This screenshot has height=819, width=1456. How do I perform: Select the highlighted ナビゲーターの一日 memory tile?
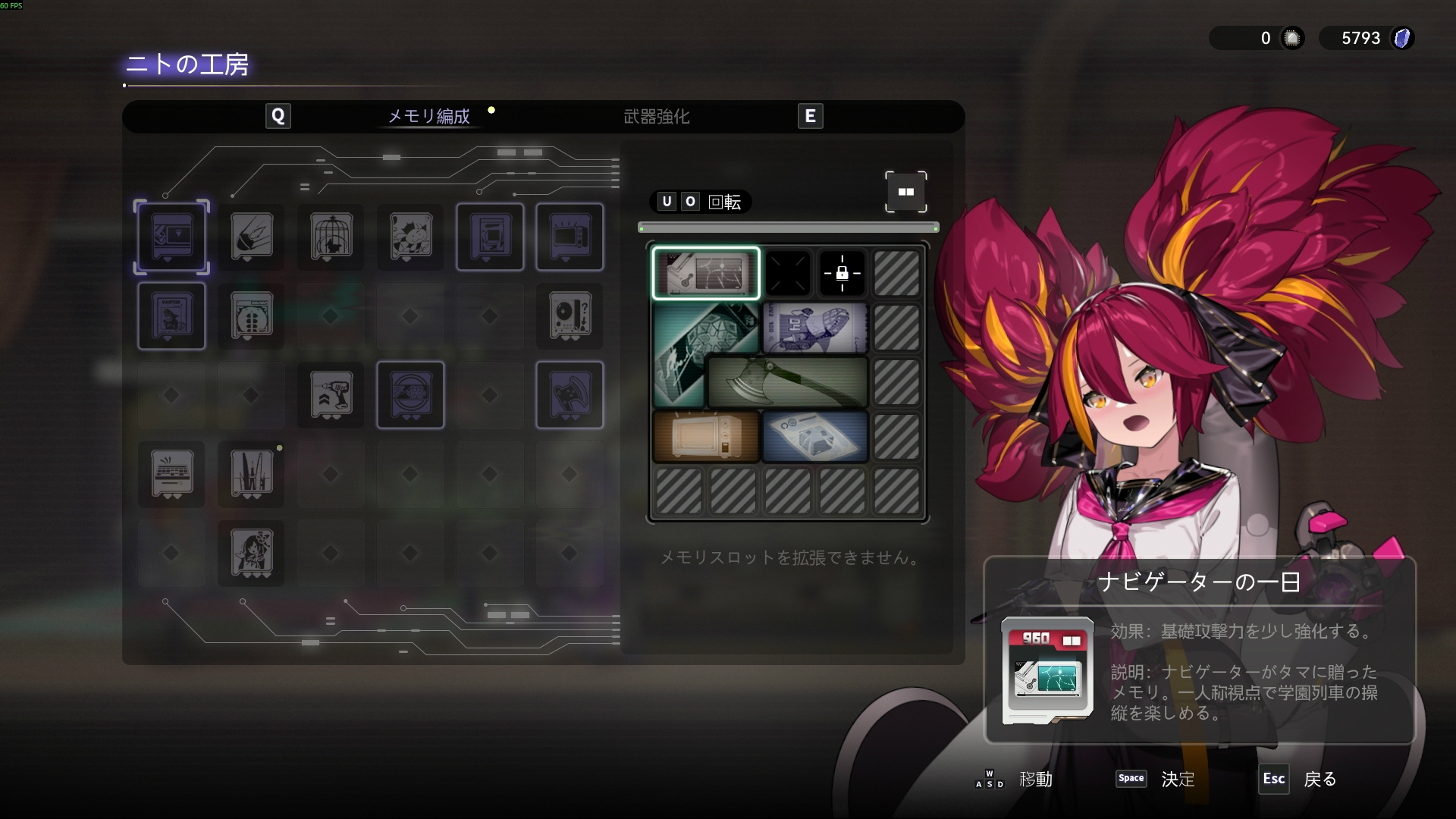(x=706, y=273)
